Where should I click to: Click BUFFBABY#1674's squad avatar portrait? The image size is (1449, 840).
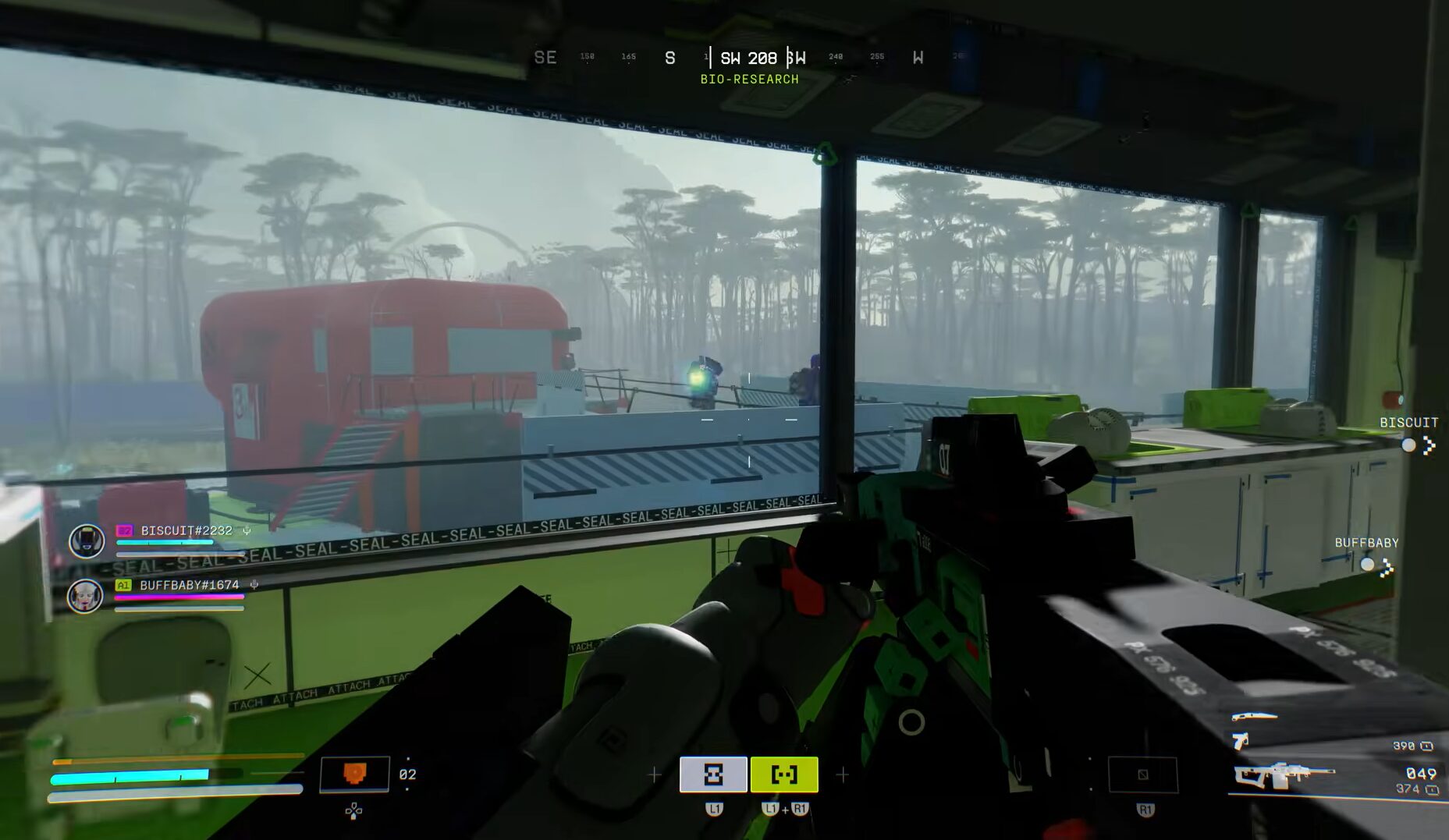[86, 596]
